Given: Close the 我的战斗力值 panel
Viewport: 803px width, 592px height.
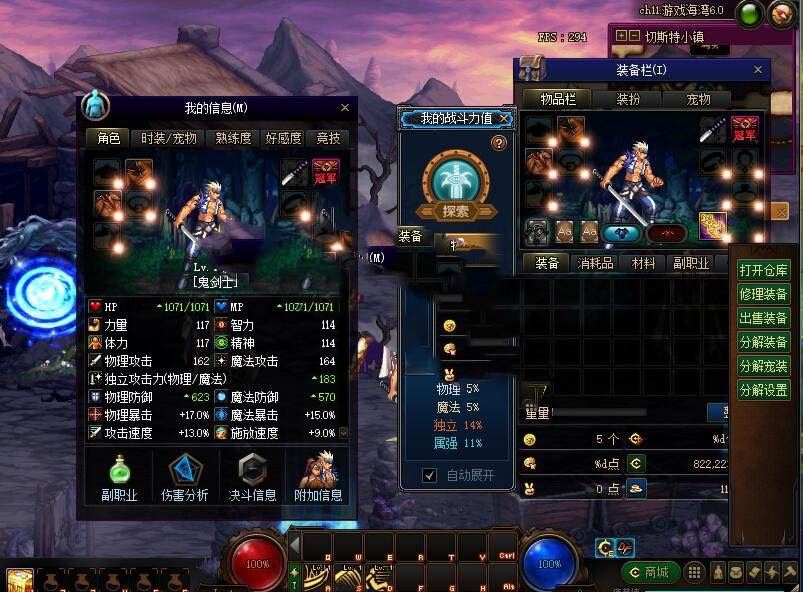Looking at the screenshot, I should (505, 118).
